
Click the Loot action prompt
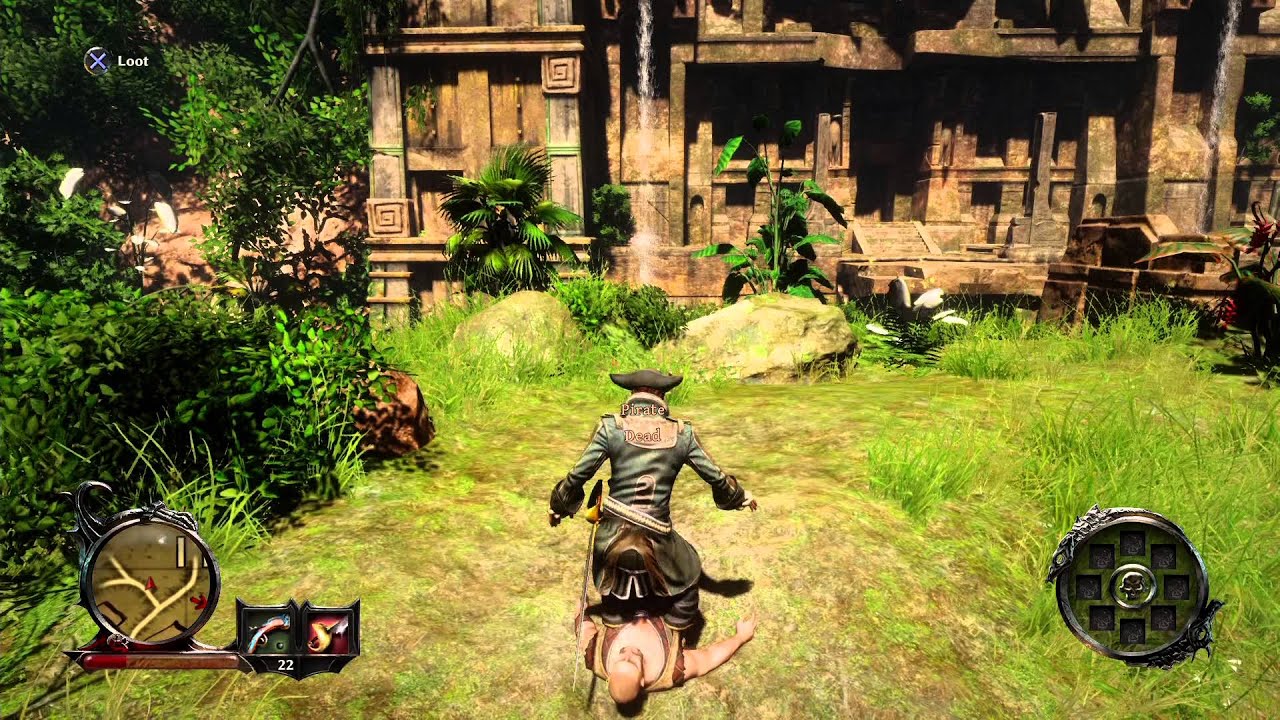click(133, 61)
